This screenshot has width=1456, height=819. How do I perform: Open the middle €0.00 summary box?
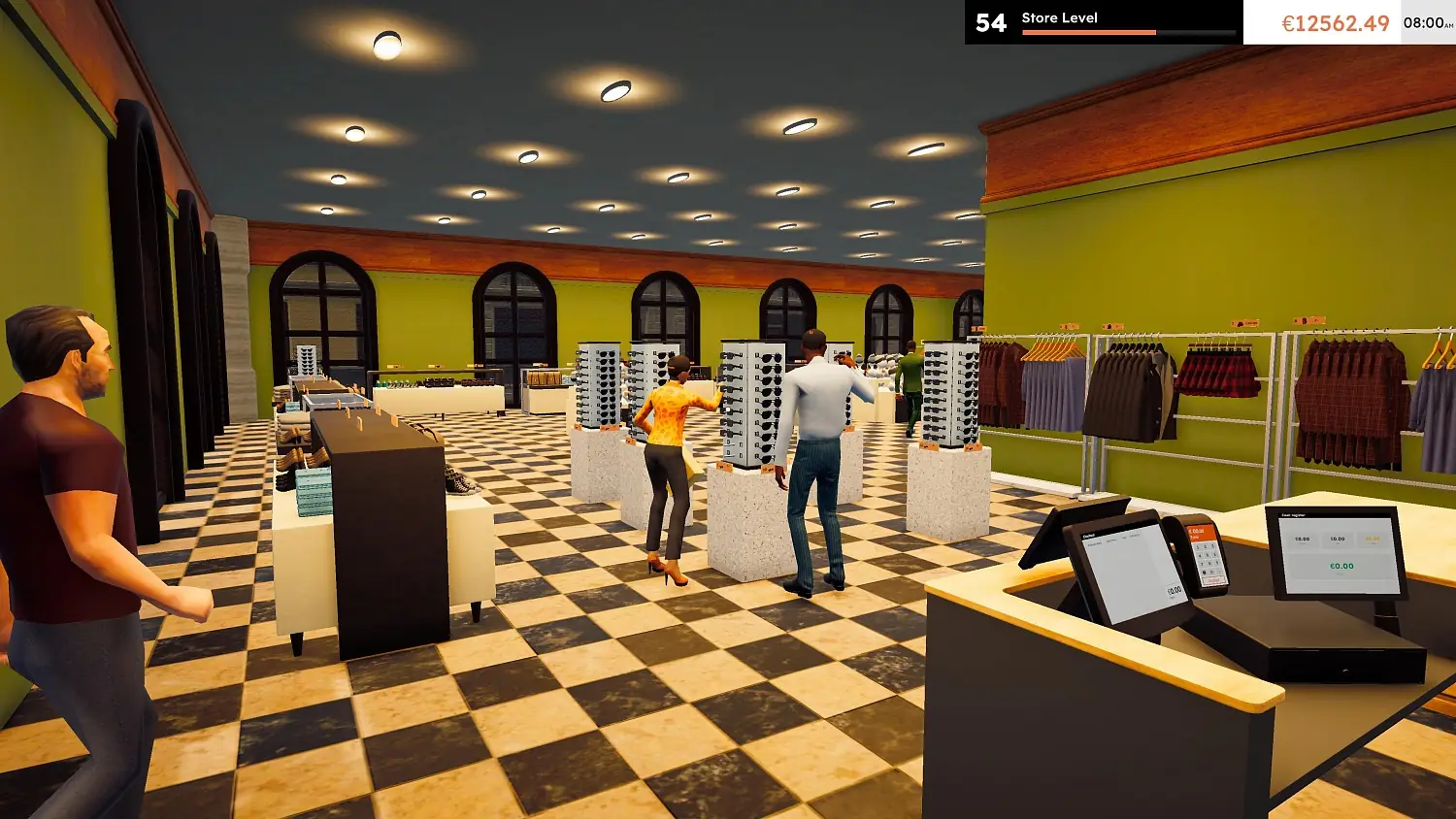click(x=1338, y=540)
